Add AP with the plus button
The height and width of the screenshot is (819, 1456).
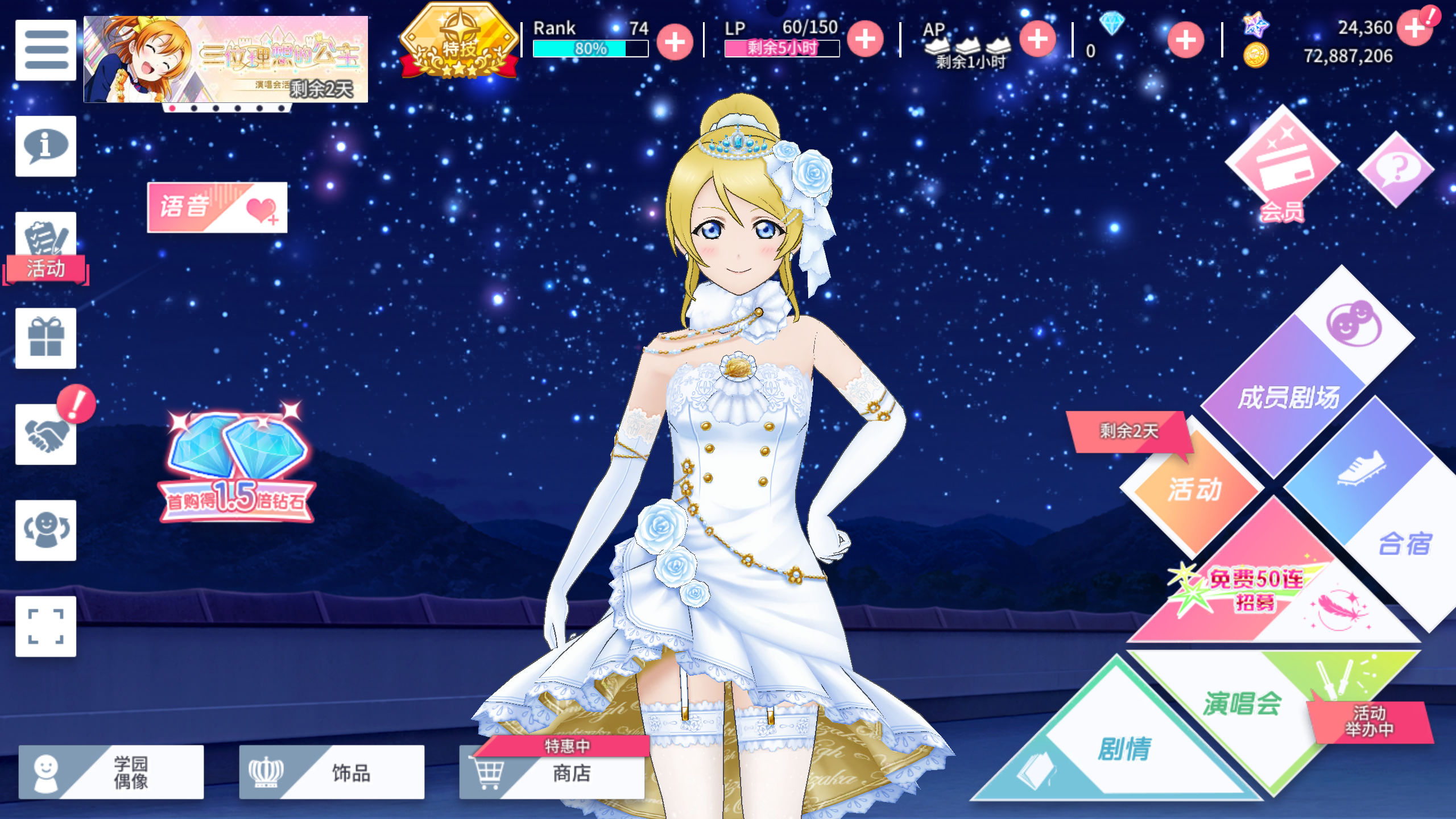1037,40
